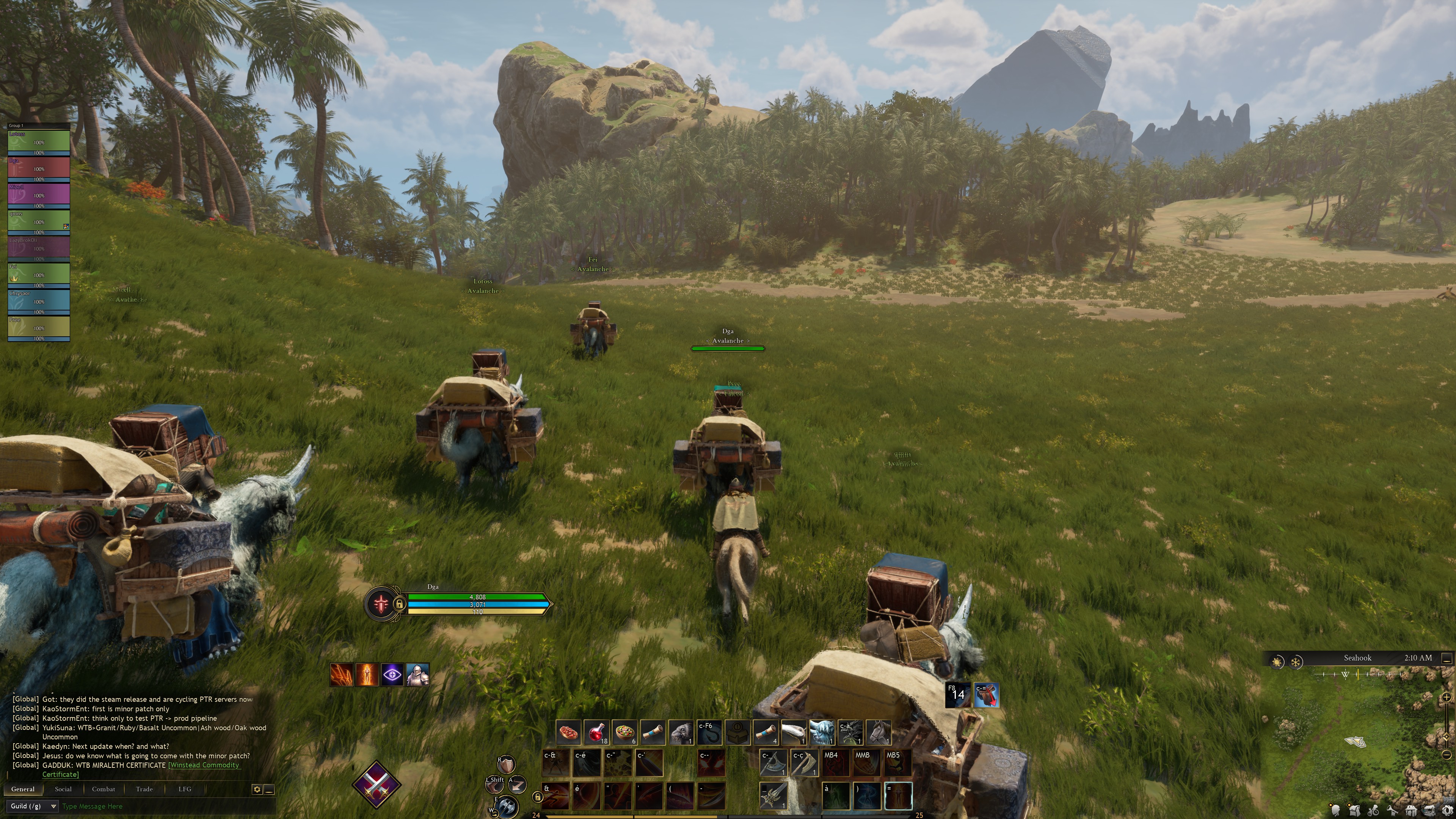Image resolution: width=1456 pixels, height=819 pixels.
Task: Switch to the Trade chat tab
Action: pyautogui.click(x=144, y=789)
